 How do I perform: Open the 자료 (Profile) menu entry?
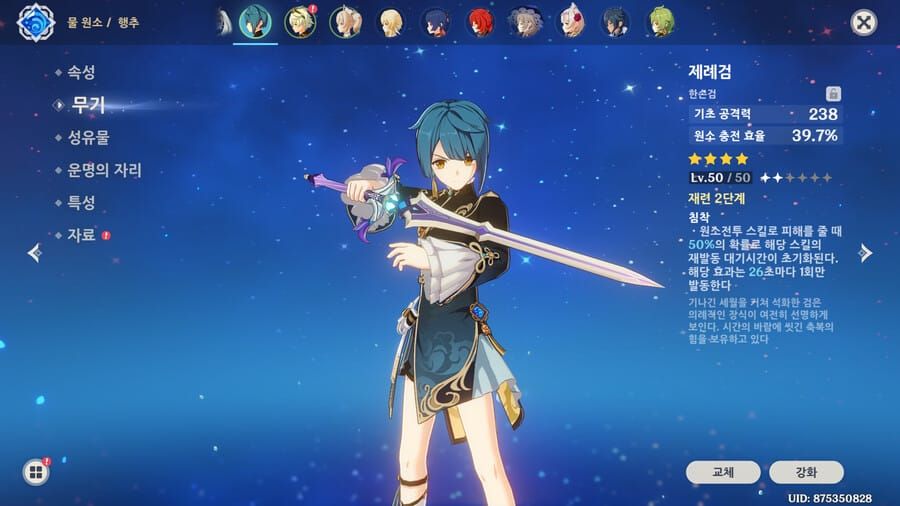click(x=82, y=235)
